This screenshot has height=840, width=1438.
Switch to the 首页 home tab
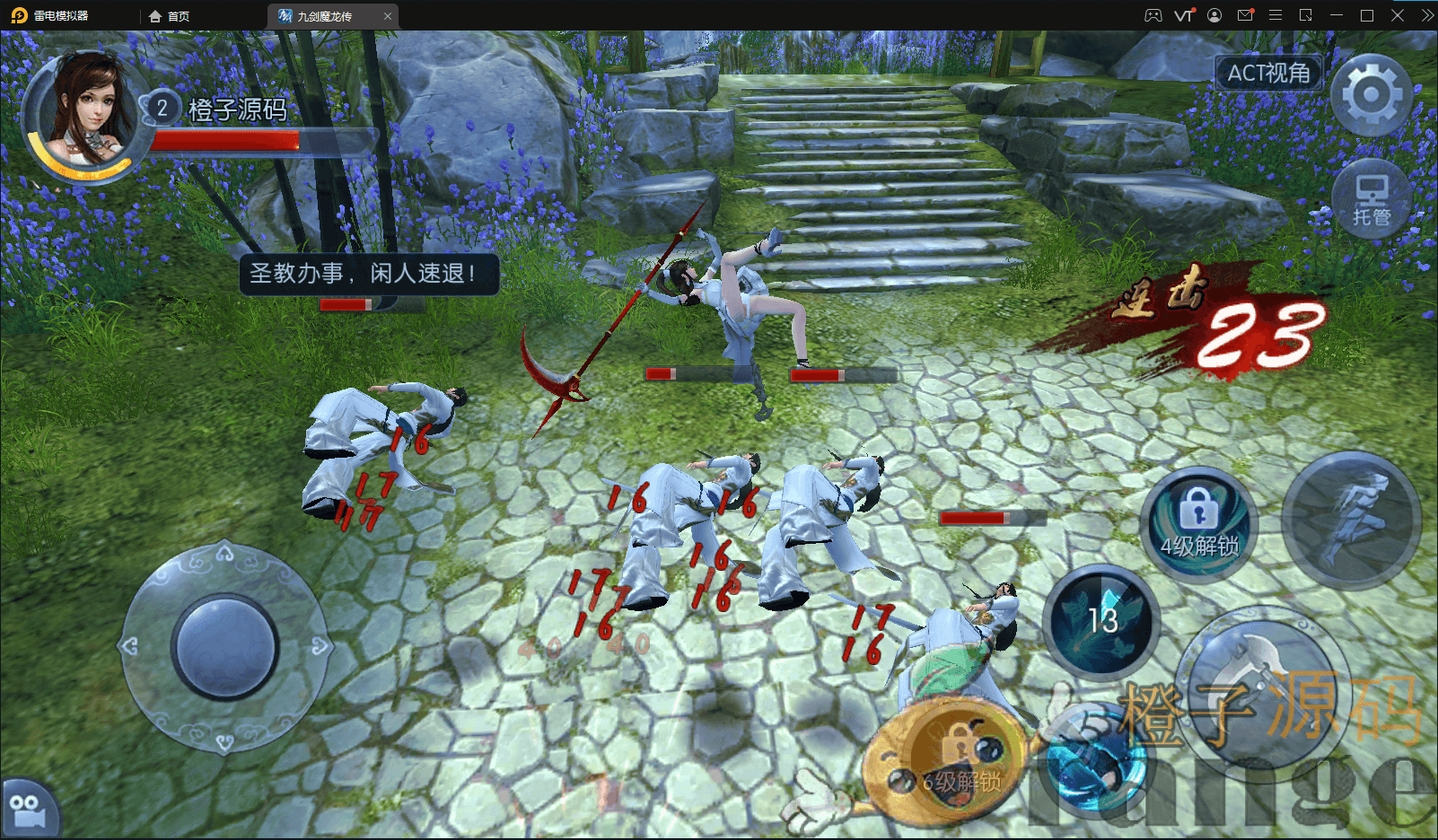pos(170,16)
